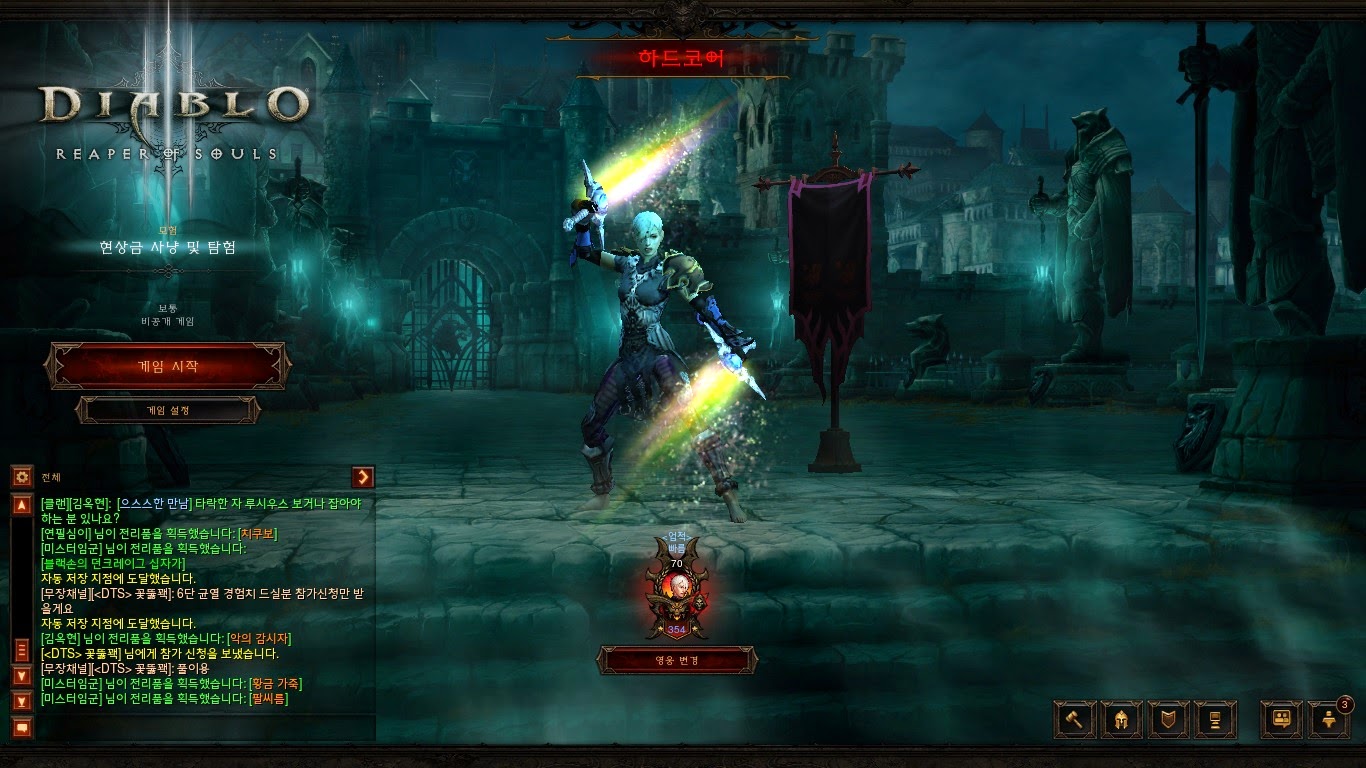Click the 영웅 변경 switch hero button
The width and height of the screenshot is (1366, 768).
(x=677, y=660)
